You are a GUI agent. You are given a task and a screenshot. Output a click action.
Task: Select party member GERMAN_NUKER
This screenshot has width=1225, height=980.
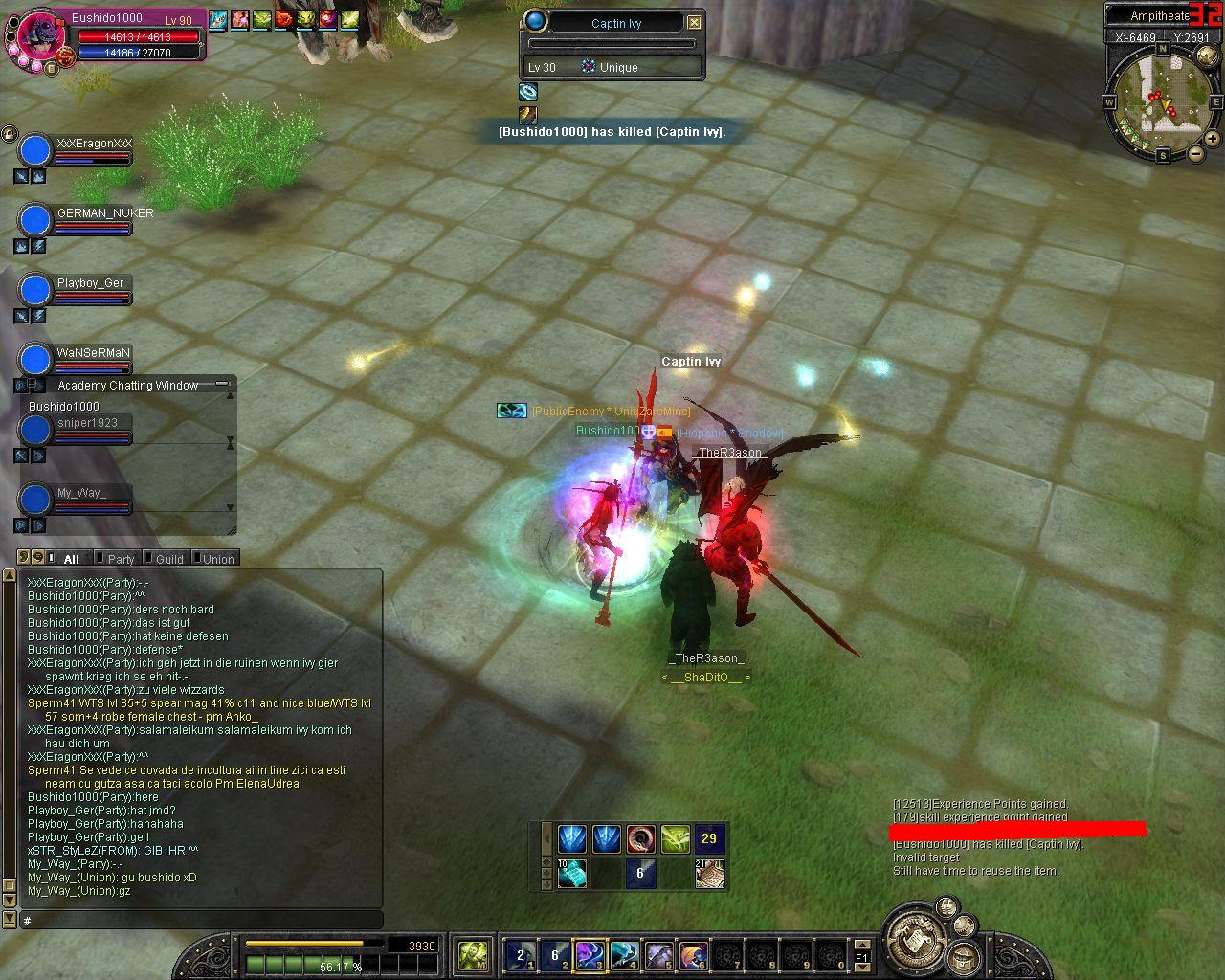[x=104, y=213]
